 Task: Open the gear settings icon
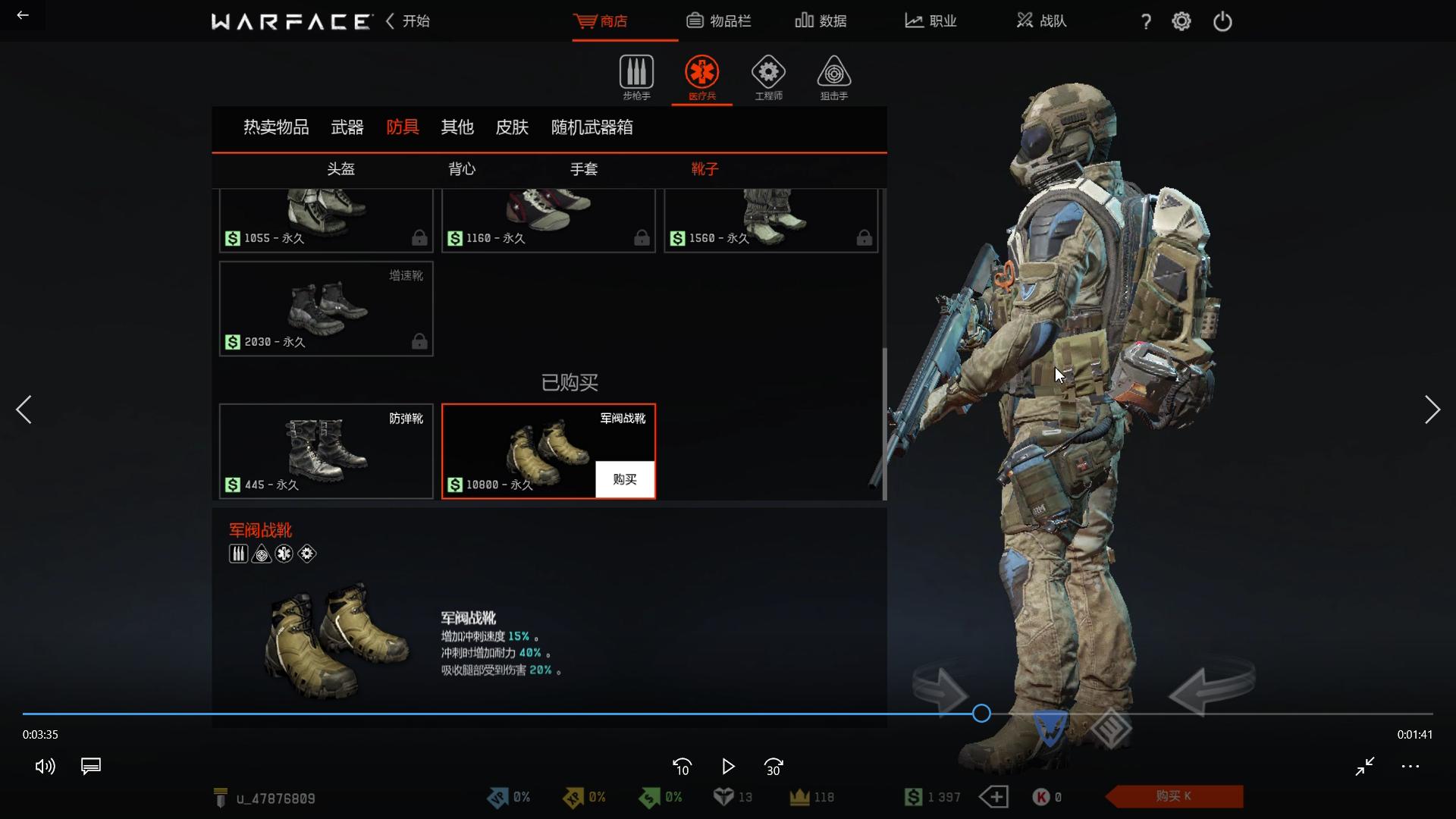1181,21
